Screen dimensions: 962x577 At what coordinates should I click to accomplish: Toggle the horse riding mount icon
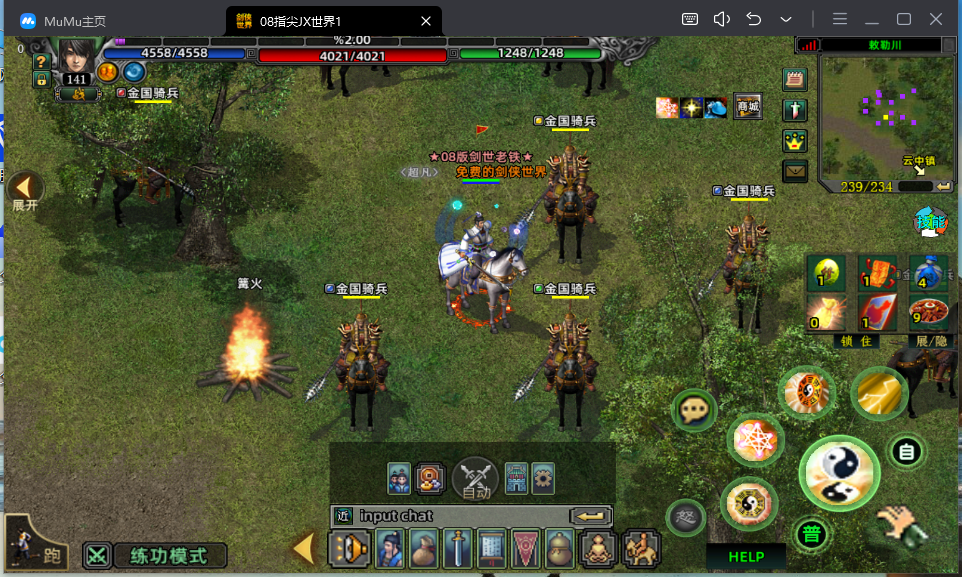[x=641, y=549]
